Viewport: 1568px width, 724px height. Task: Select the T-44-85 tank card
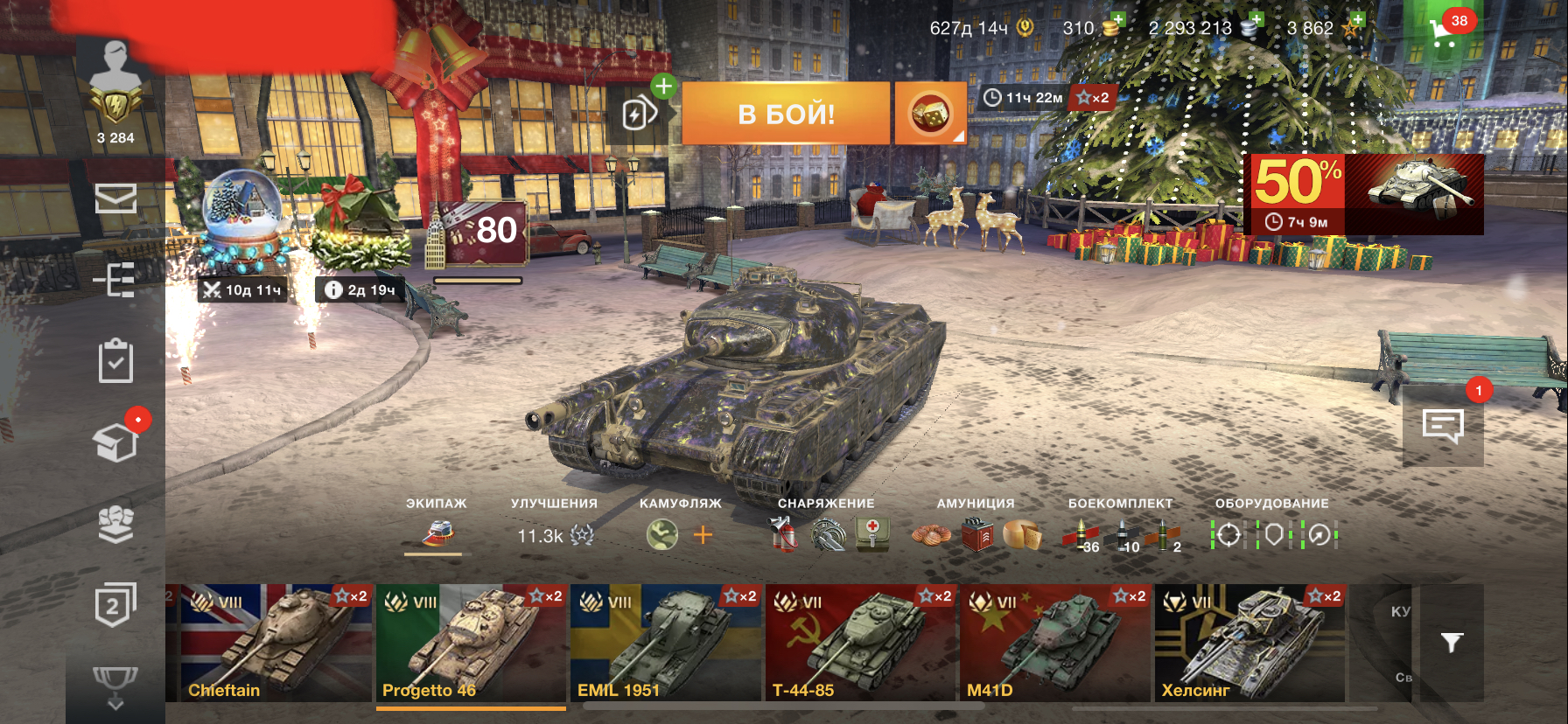point(860,643)
